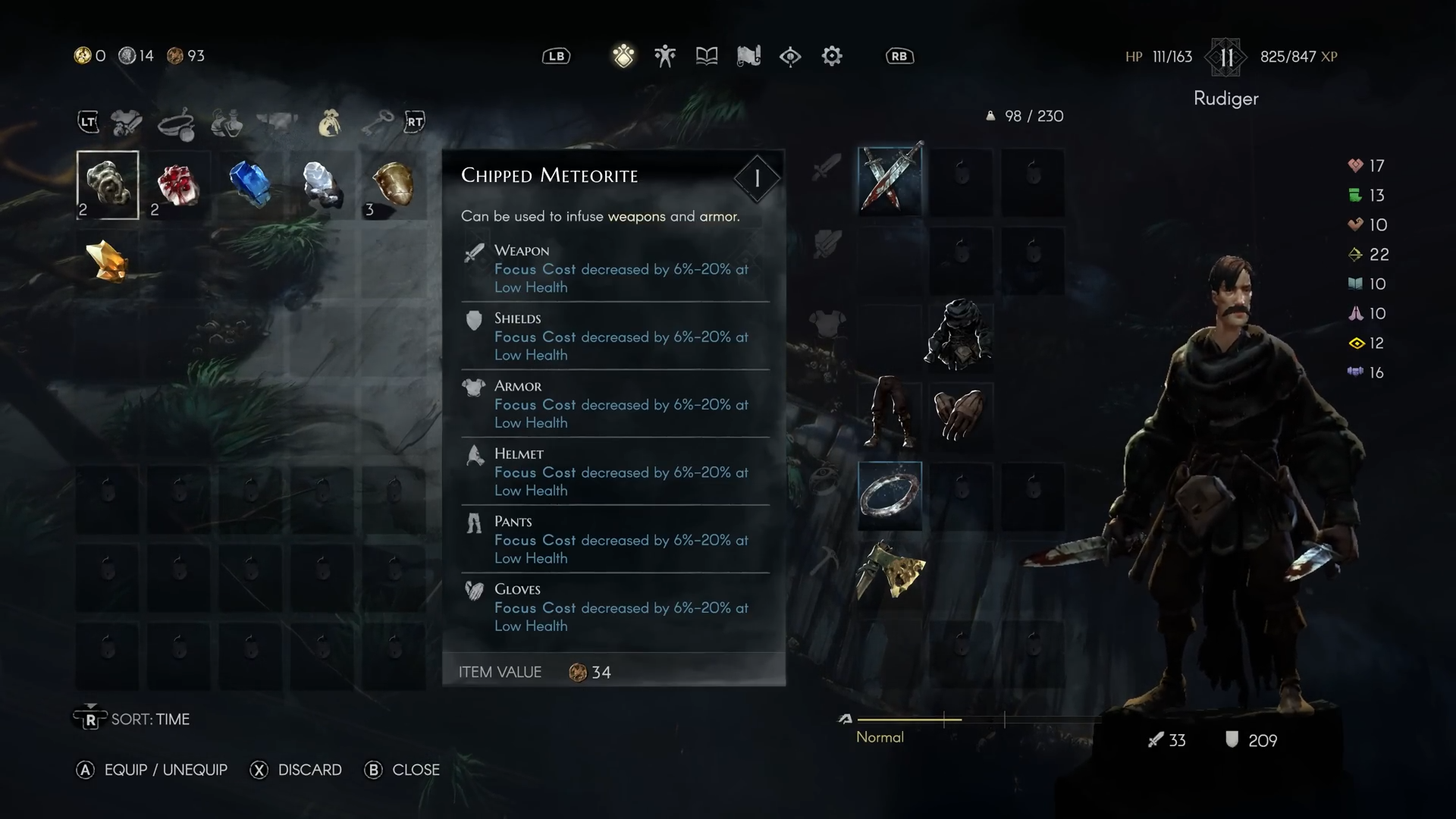Show the potions inventory category
The image size is (1456, 819).
click(227, 123)
